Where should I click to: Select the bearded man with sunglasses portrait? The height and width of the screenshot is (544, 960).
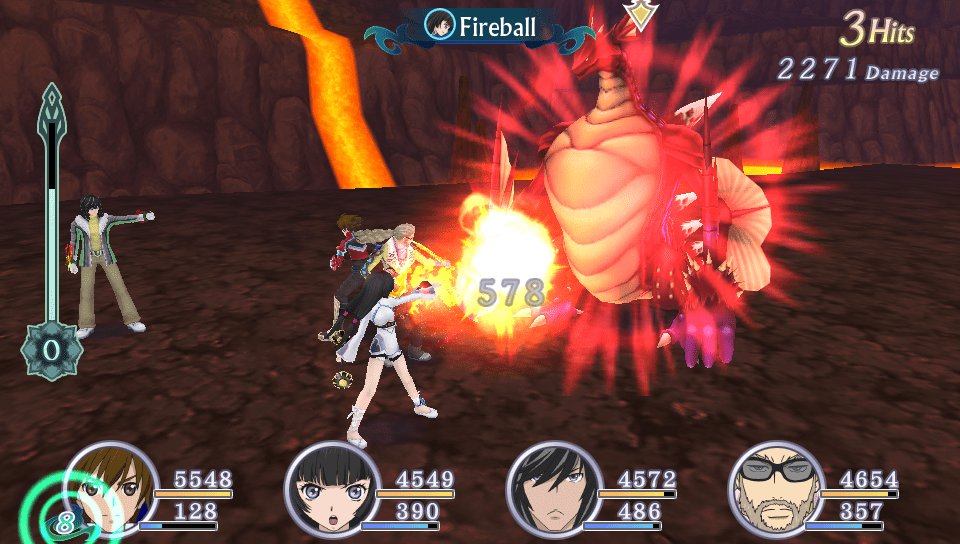click(x=776, y=491)
